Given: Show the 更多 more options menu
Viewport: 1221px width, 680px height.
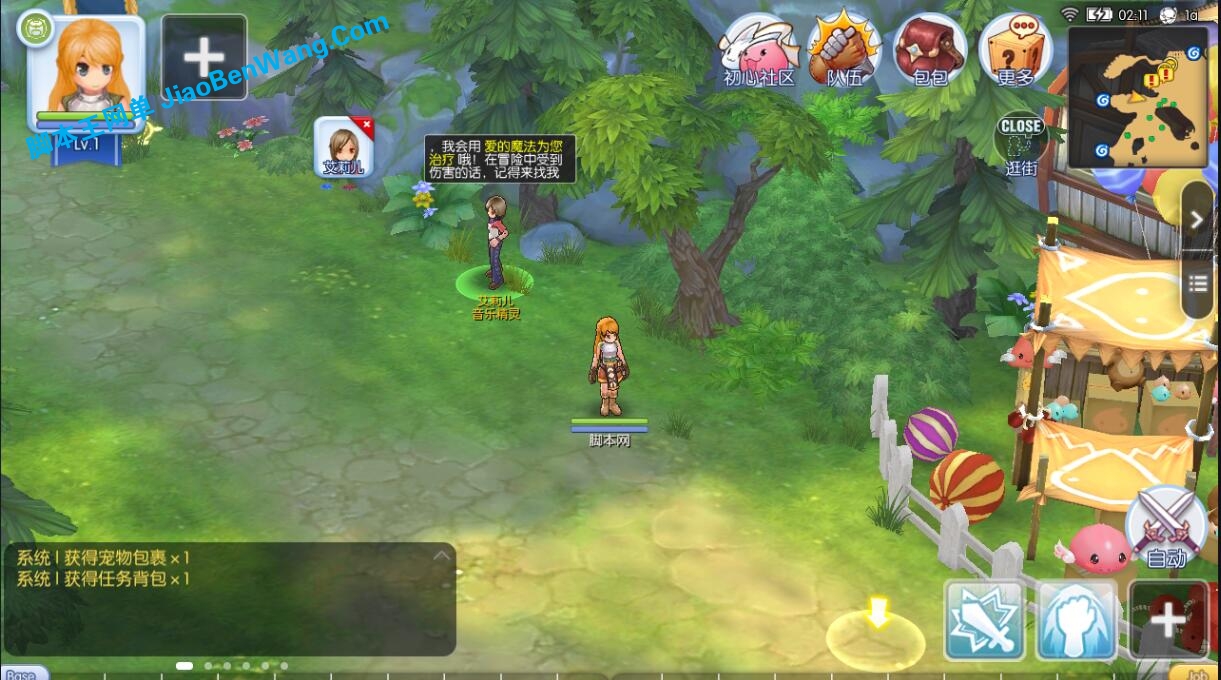Looking at the screenshot, I should tap(1015, 50).
